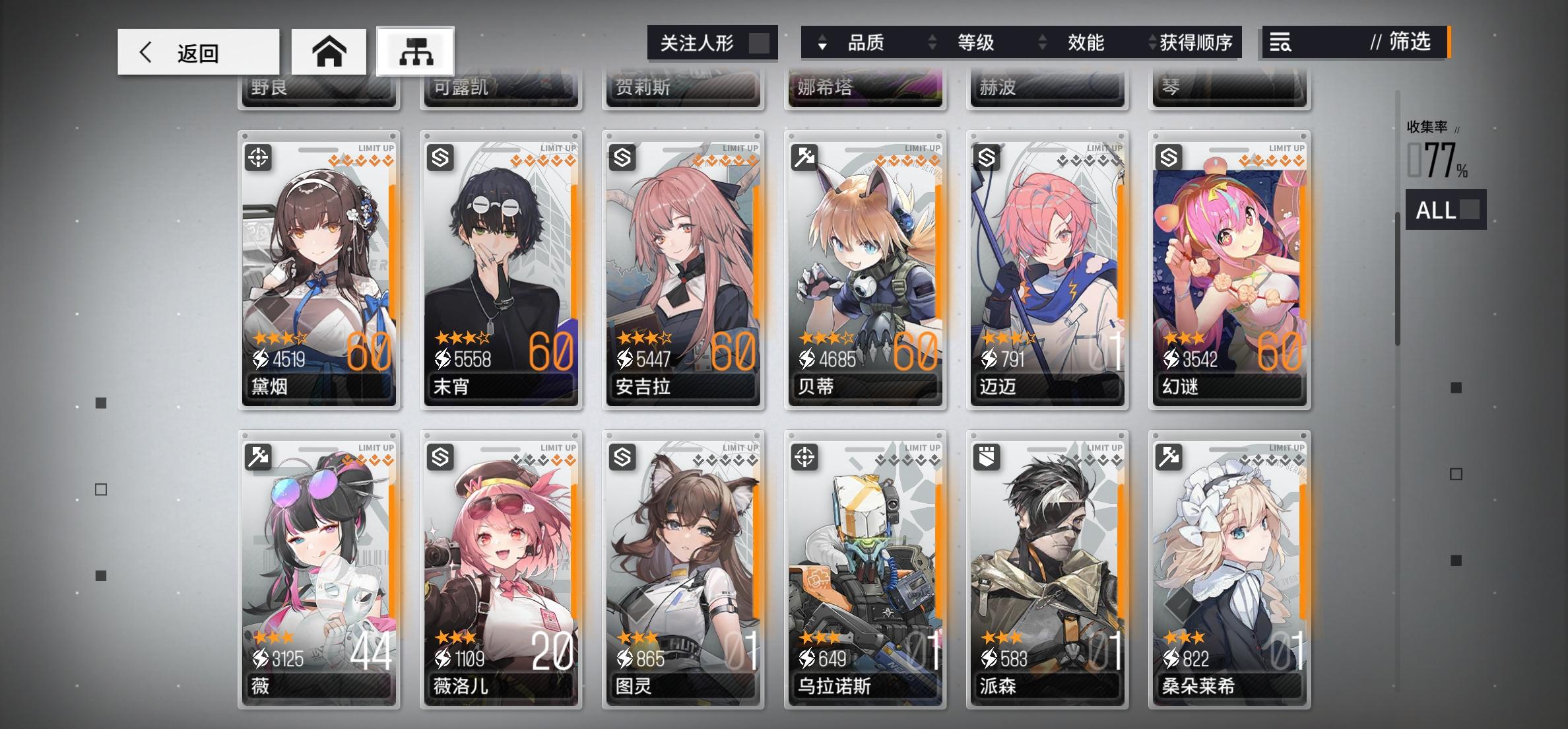Toggle the sort direction arrow before 品质
The width and height of the screenshot is (1568, 729).
pos(820,43)
